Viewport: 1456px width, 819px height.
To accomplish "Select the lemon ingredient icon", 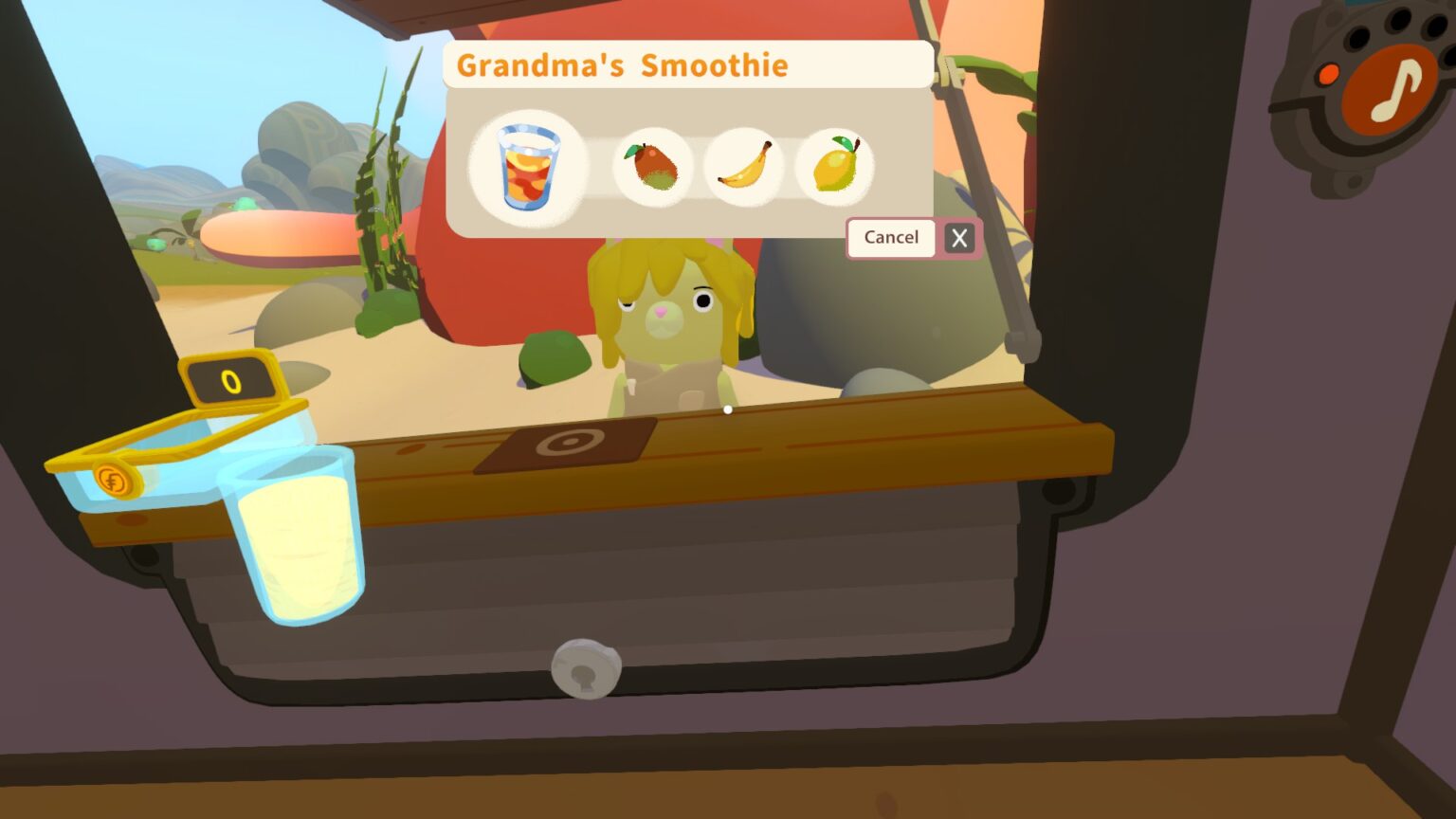I will (836, 167).
